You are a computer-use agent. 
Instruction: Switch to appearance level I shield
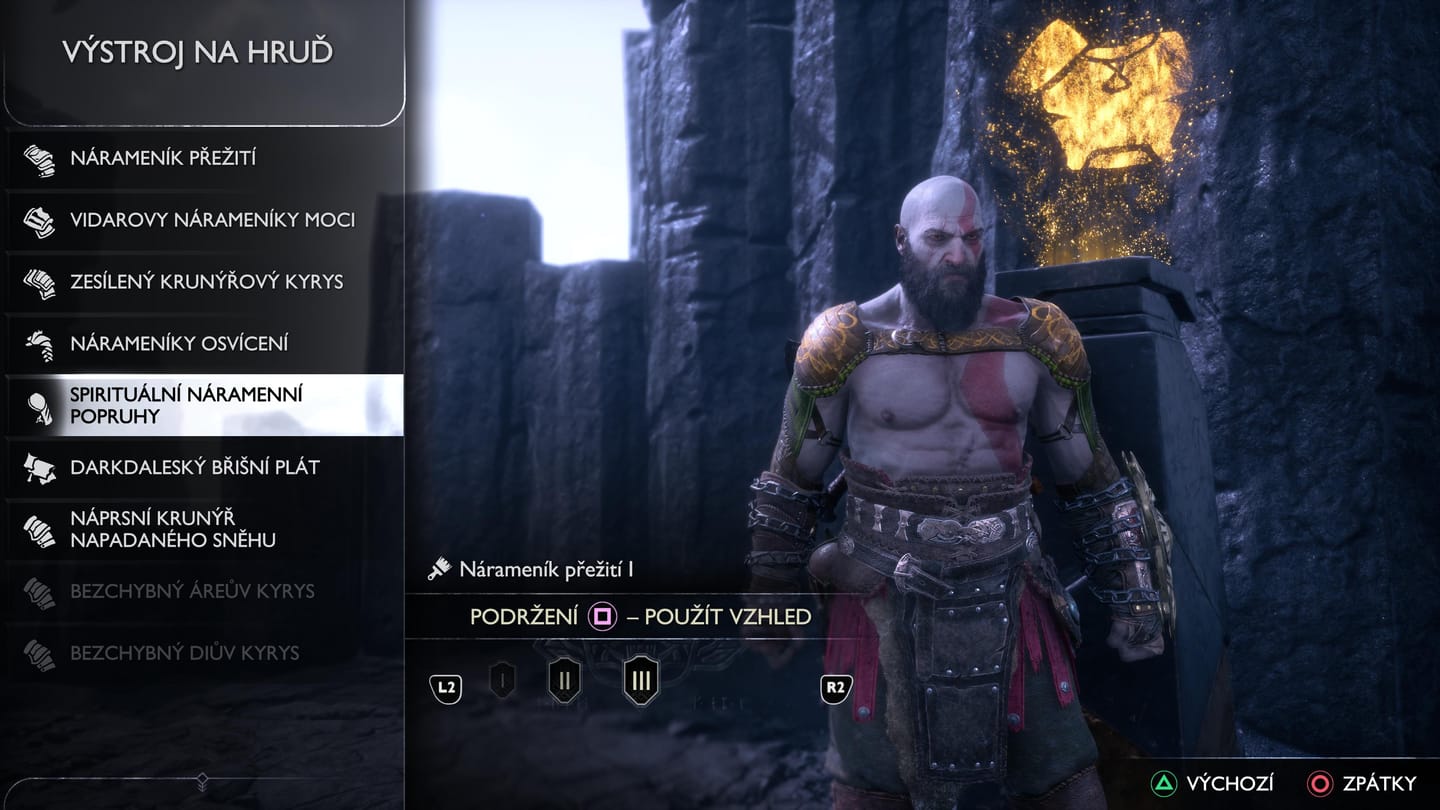502,682
